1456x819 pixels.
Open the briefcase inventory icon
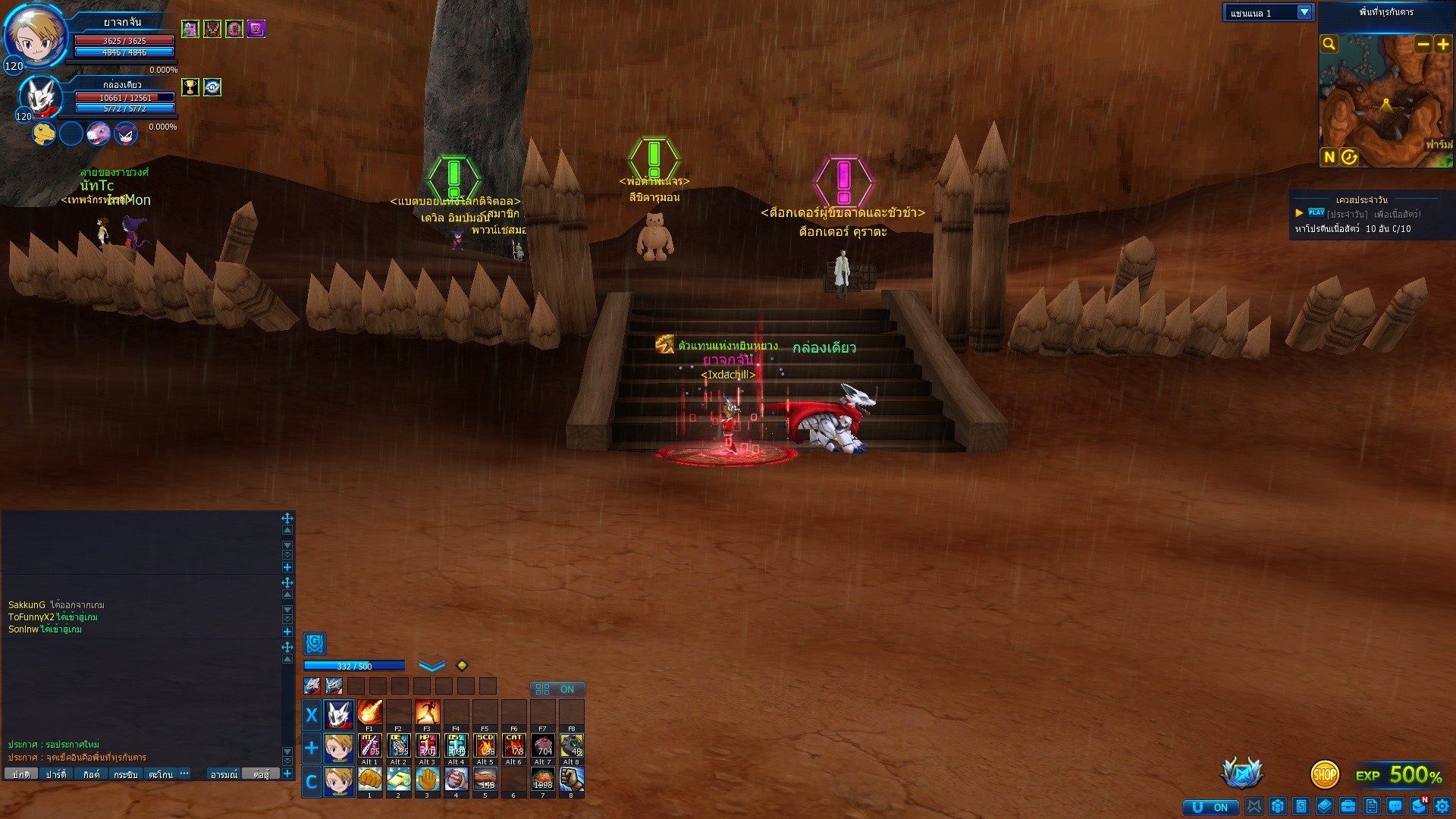1348,806
